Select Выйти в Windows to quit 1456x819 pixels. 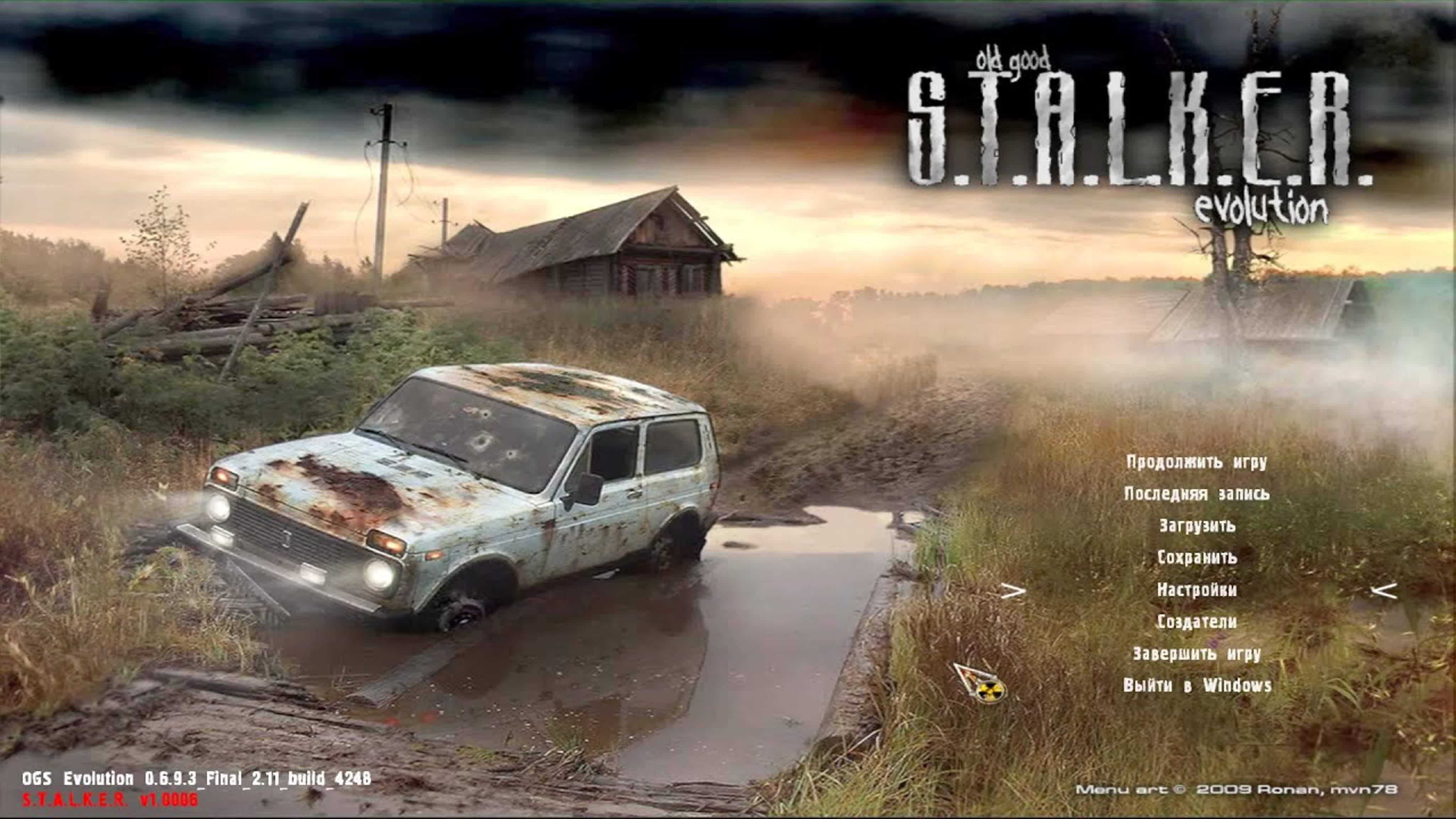[x=1197, y=686]
